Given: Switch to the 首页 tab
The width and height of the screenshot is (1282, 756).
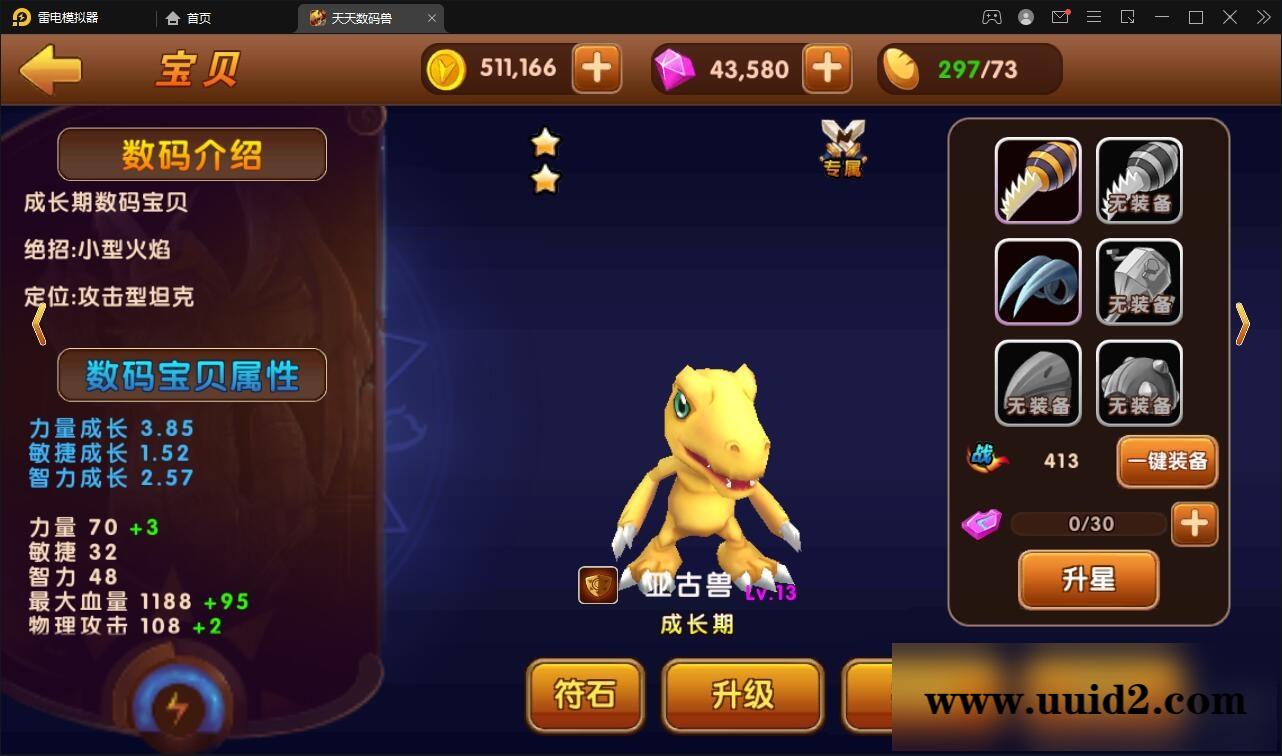Looking at the screenshot, I should (189, 17).
